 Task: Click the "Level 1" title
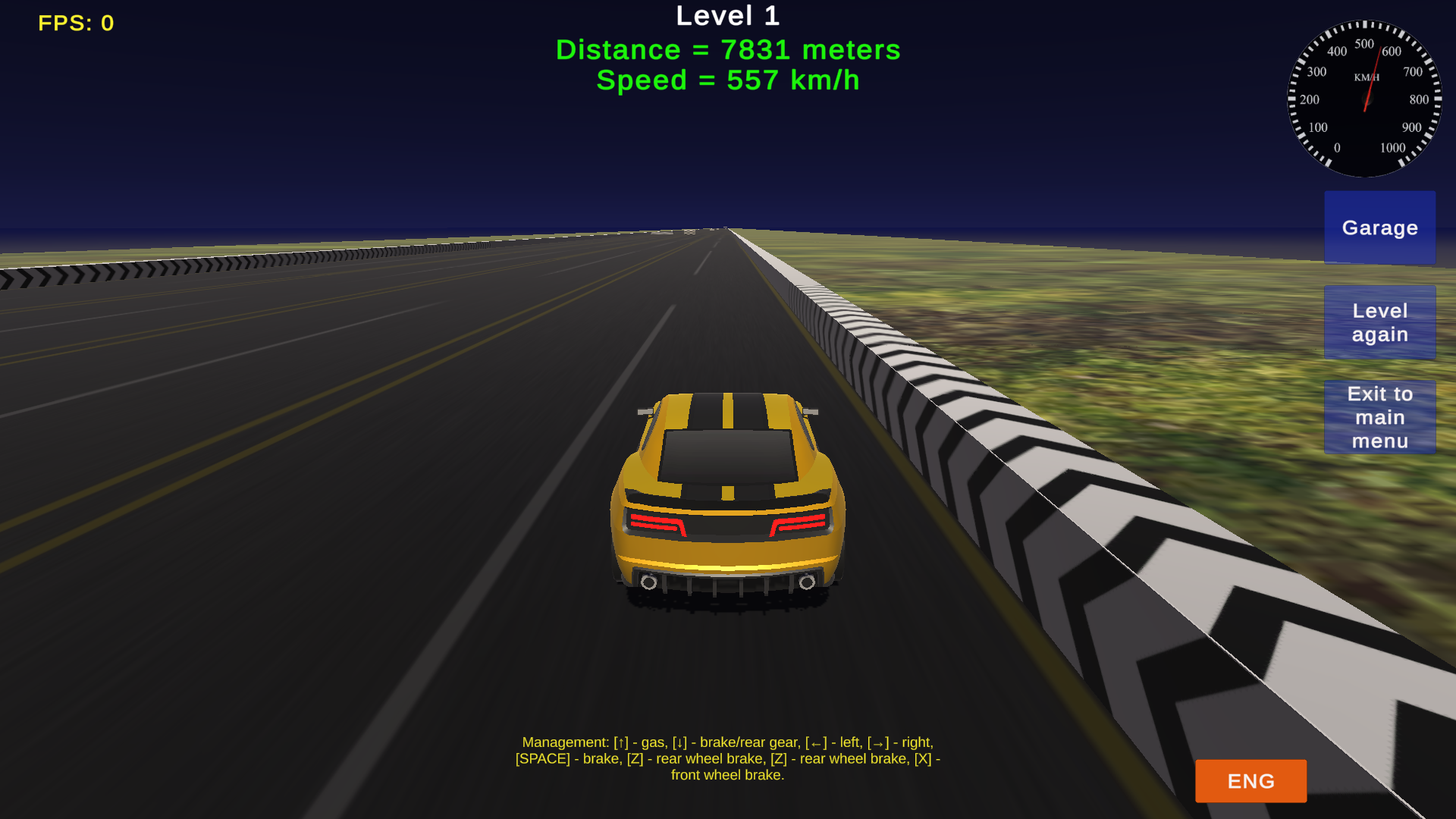click(x=728, y=15)
